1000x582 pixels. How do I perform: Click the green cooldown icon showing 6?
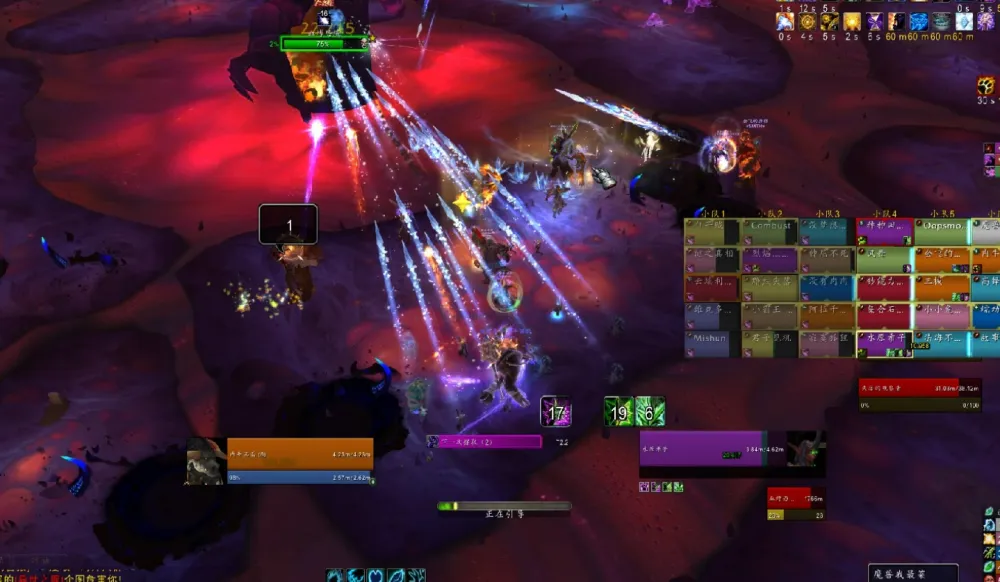pyautogui.click(x=650, y=411)
